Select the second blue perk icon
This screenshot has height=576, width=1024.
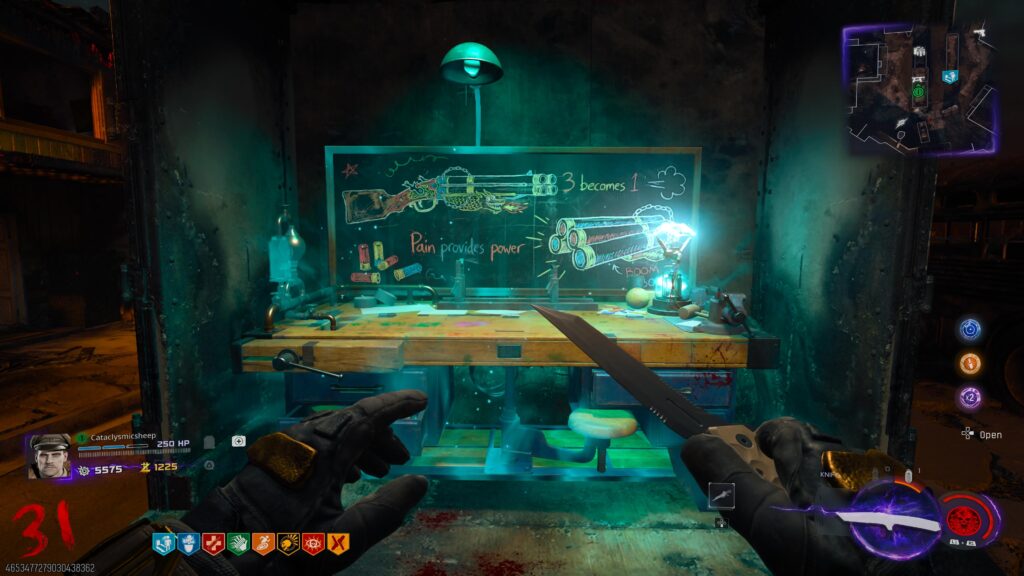[x=188, y=543]
